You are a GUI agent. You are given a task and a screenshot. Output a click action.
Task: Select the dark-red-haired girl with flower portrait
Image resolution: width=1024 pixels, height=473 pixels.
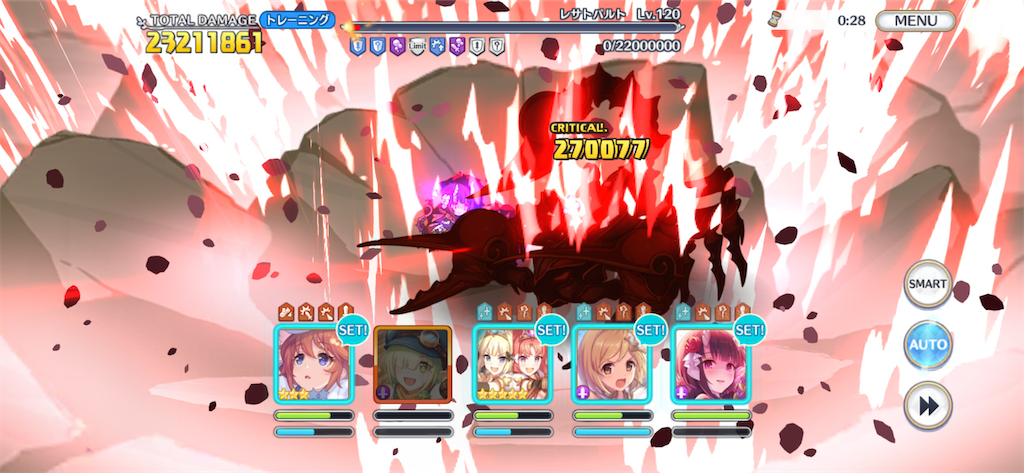point(710,365)
